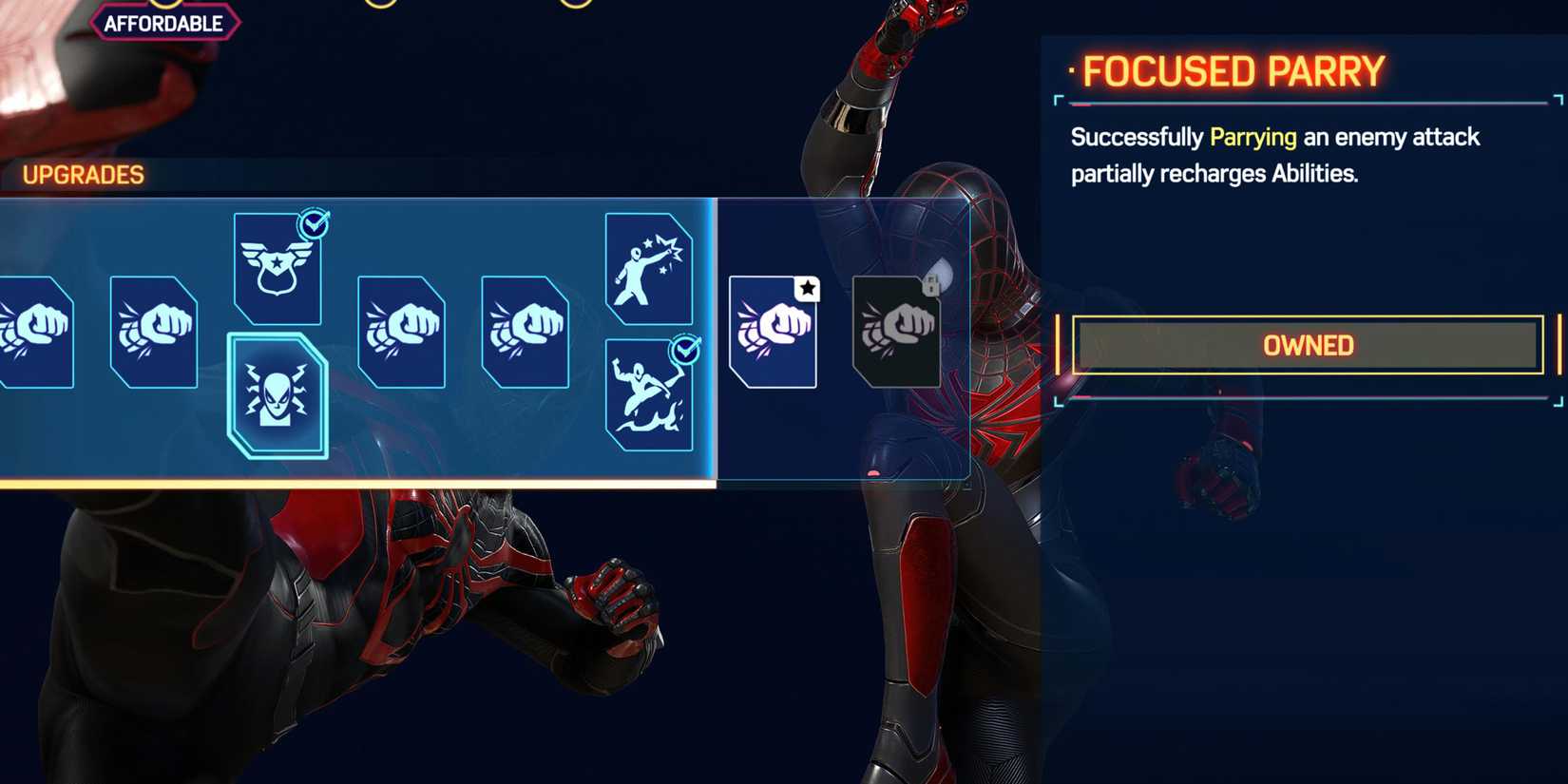Click the checkmark on the badge upgrade
Image resolution: width=1568 pixels, height=784 pixels.
pyautogui.click(x=314, y=225)
